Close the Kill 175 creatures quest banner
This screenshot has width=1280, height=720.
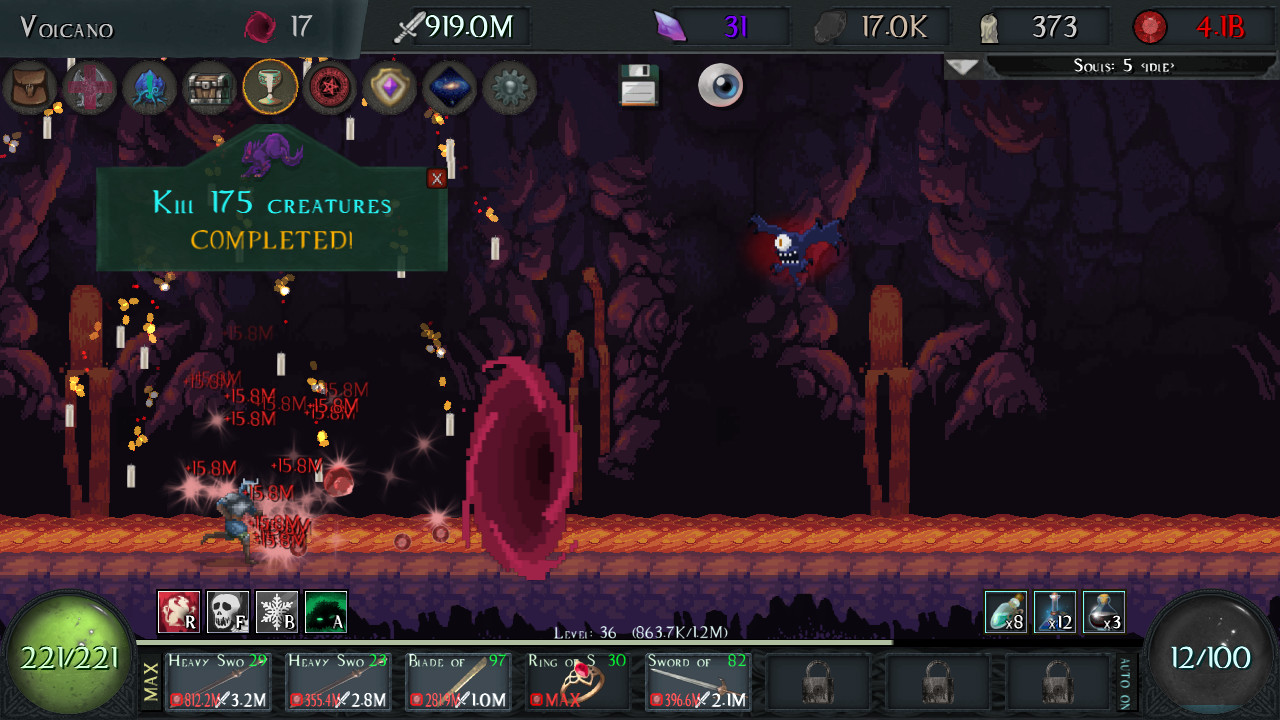point(437,179)
